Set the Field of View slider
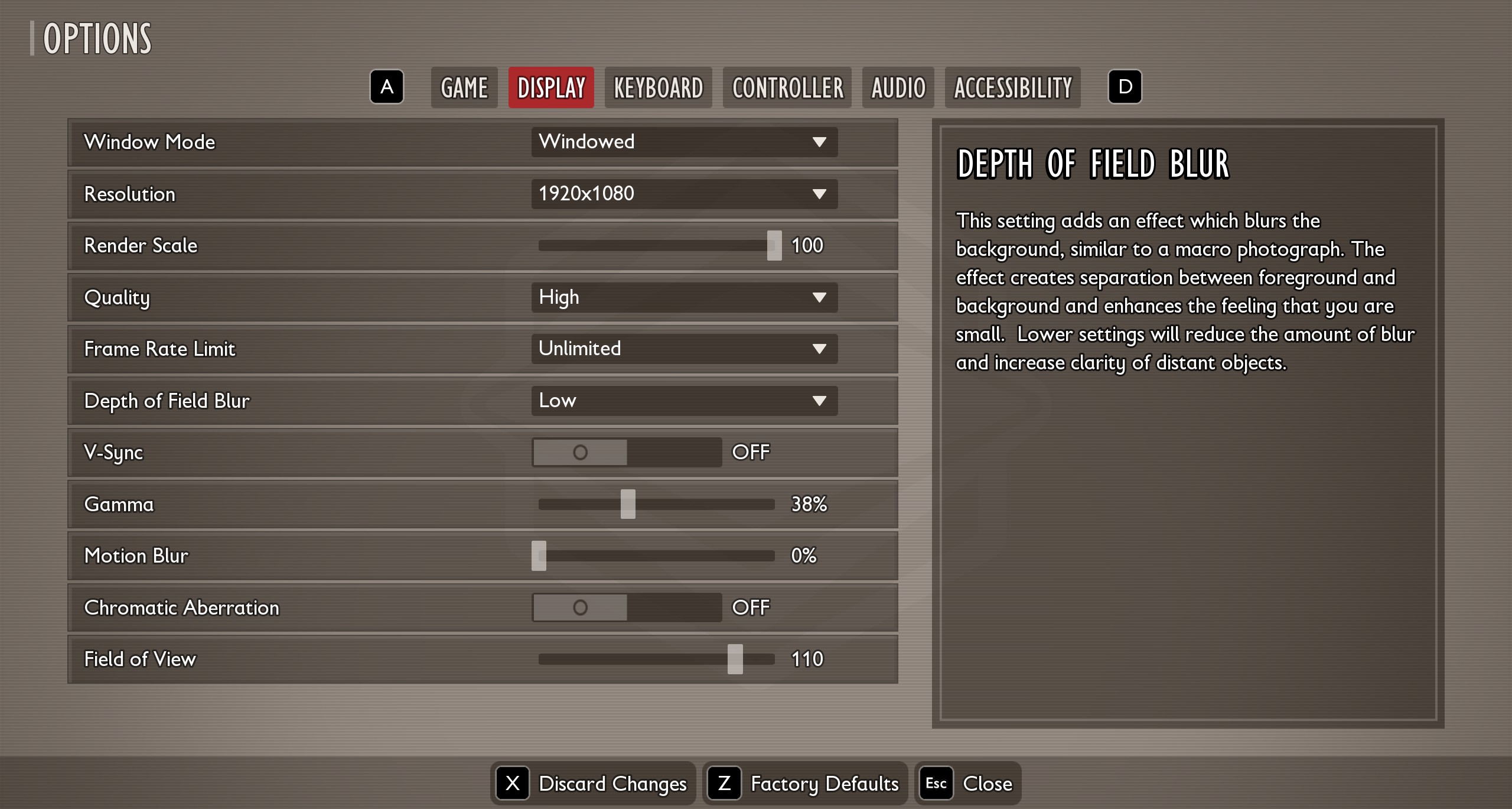Viewport: 1512px width, 809px height. [735, 659]
